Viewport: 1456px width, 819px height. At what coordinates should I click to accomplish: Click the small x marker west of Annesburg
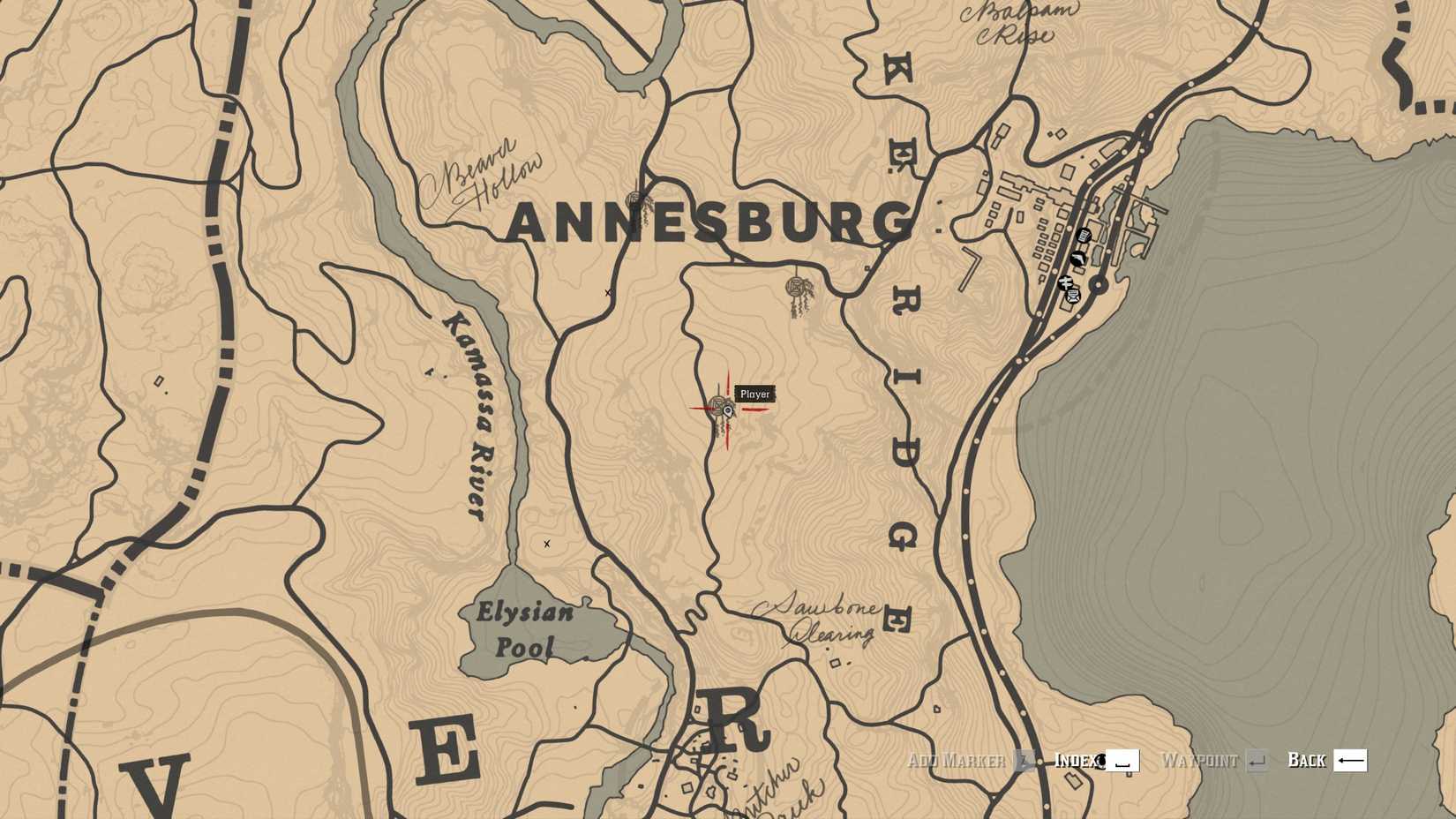click(x=606, y=290)
